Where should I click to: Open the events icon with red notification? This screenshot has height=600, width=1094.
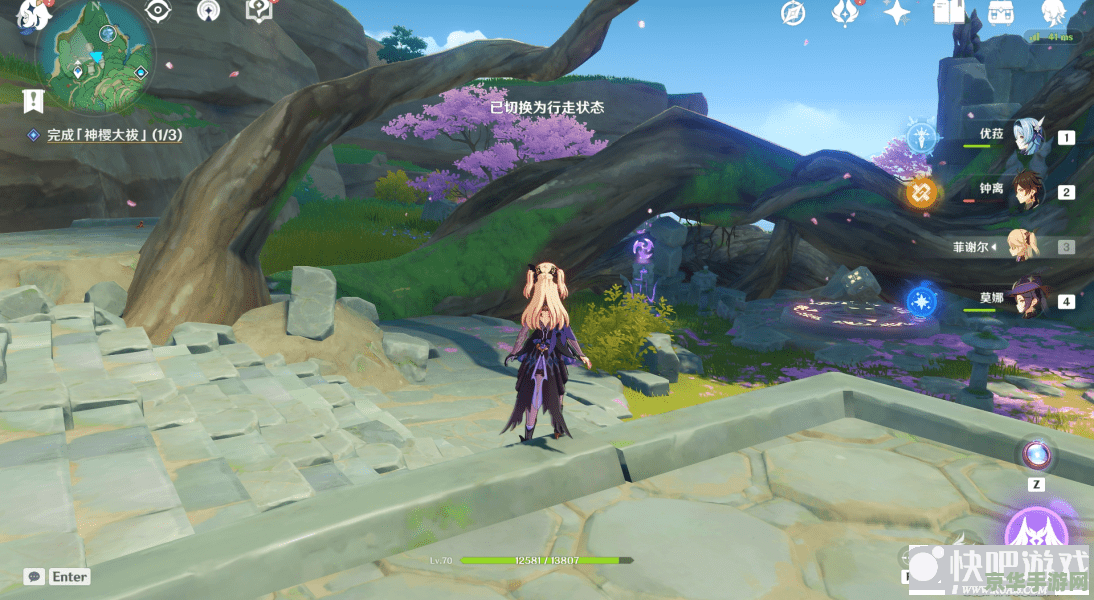coord(845,13)
